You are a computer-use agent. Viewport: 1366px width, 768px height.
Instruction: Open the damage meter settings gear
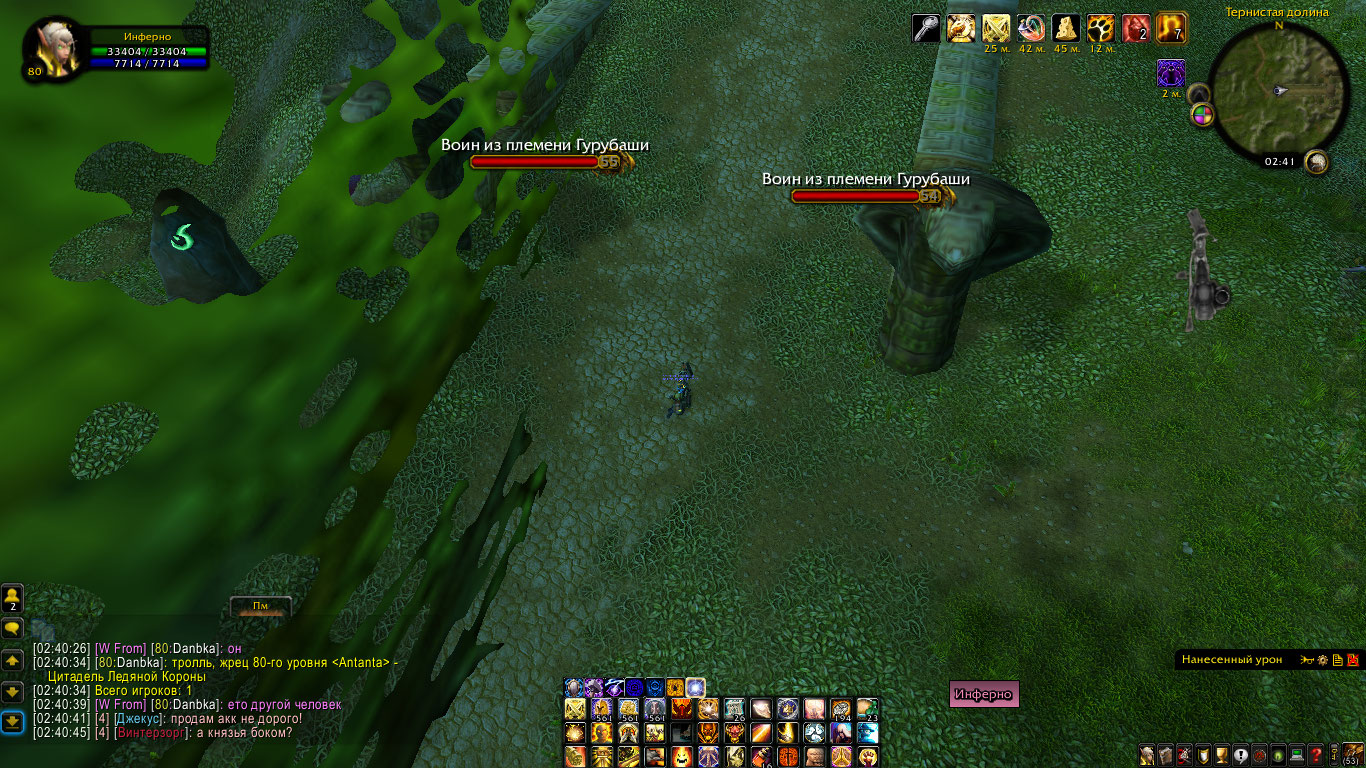click(x=1322, y=660)
